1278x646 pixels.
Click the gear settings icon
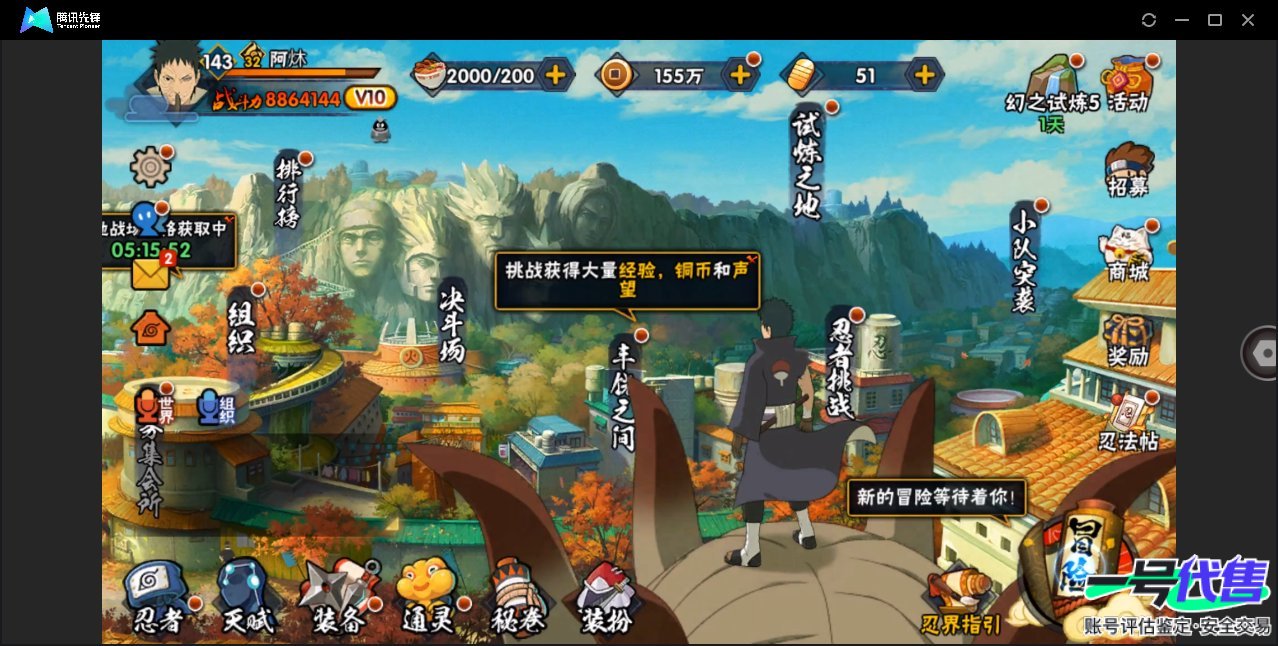[x=151, y=166]
